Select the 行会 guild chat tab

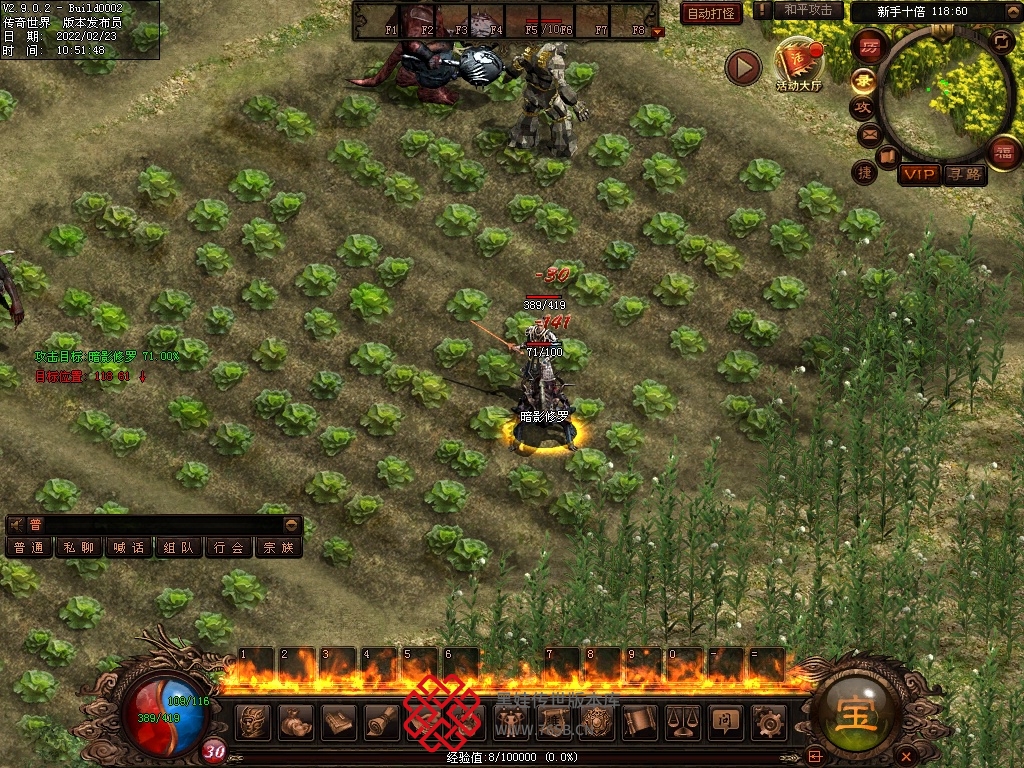point(229,547)
